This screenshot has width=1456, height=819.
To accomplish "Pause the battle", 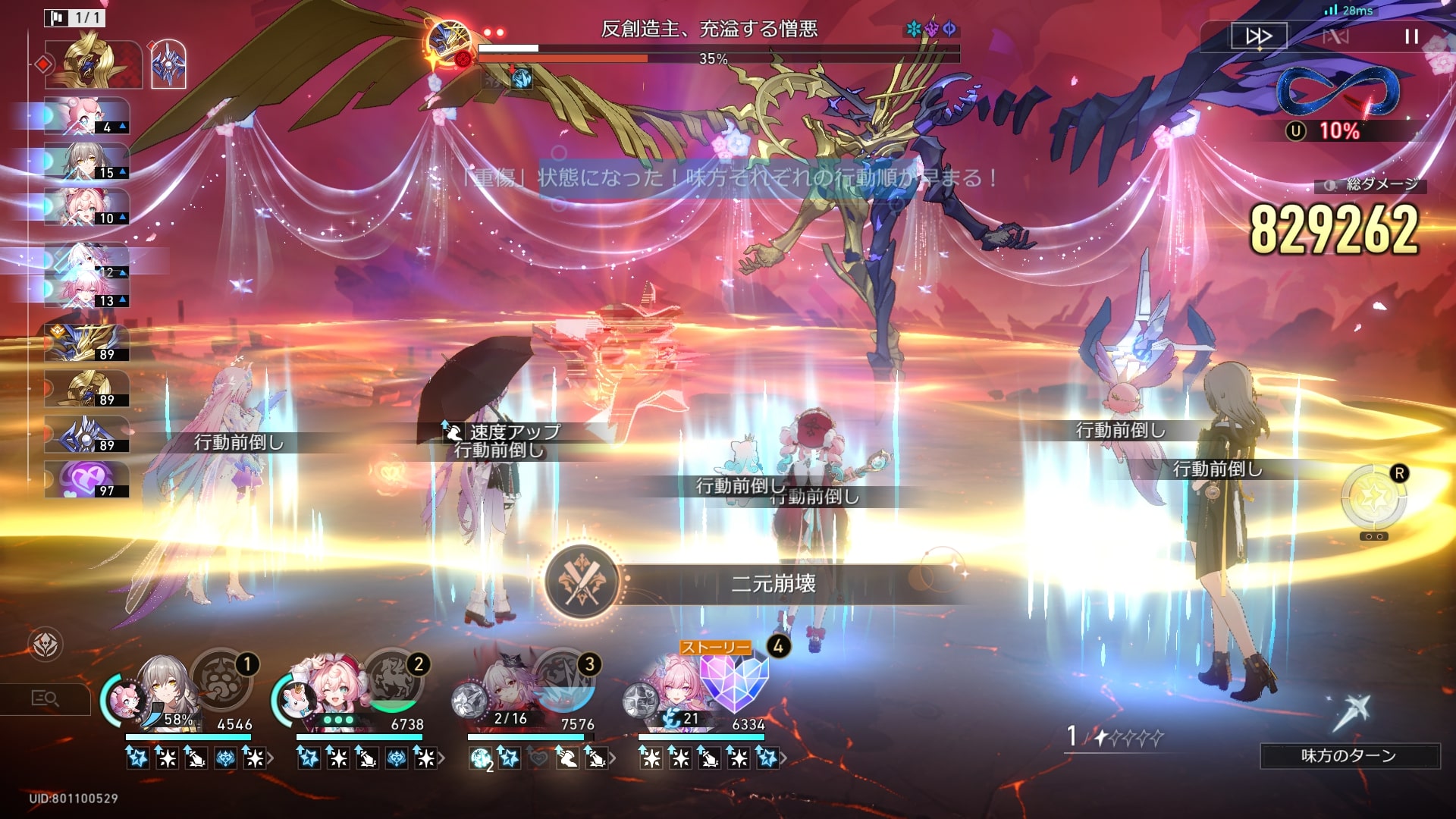I will point(1410,36).
